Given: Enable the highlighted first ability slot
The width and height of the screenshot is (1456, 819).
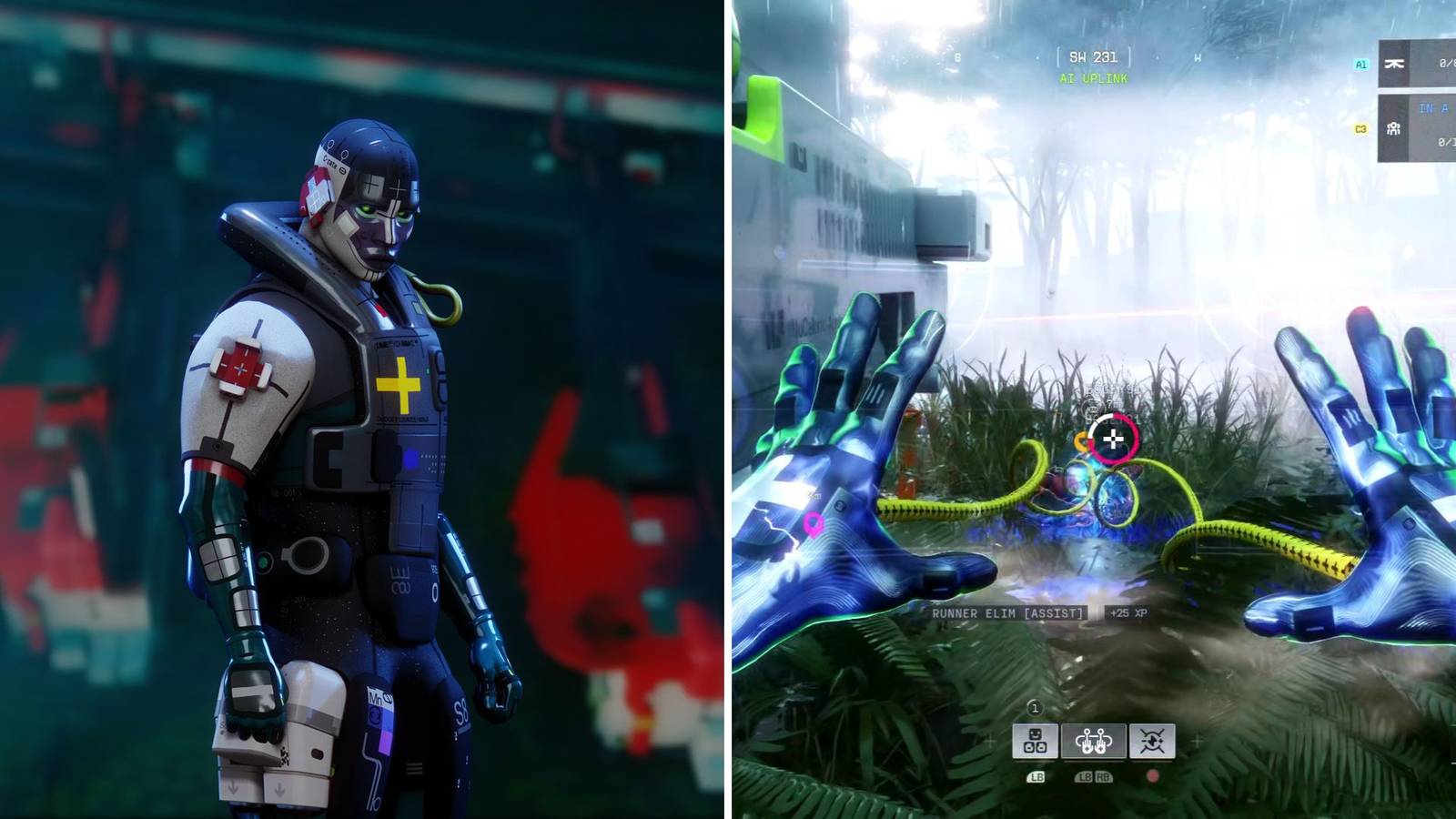Looking at the screenshot, I should coord(1036,741).
